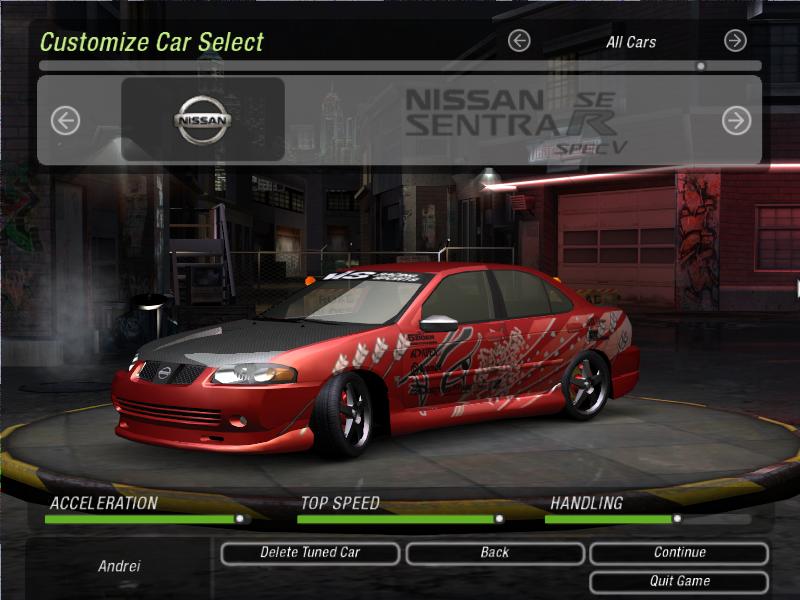This screenshot has width=800, height=600.
Task: Select the next car after Nissan Sentra
Action: click(x=736, y=121)
